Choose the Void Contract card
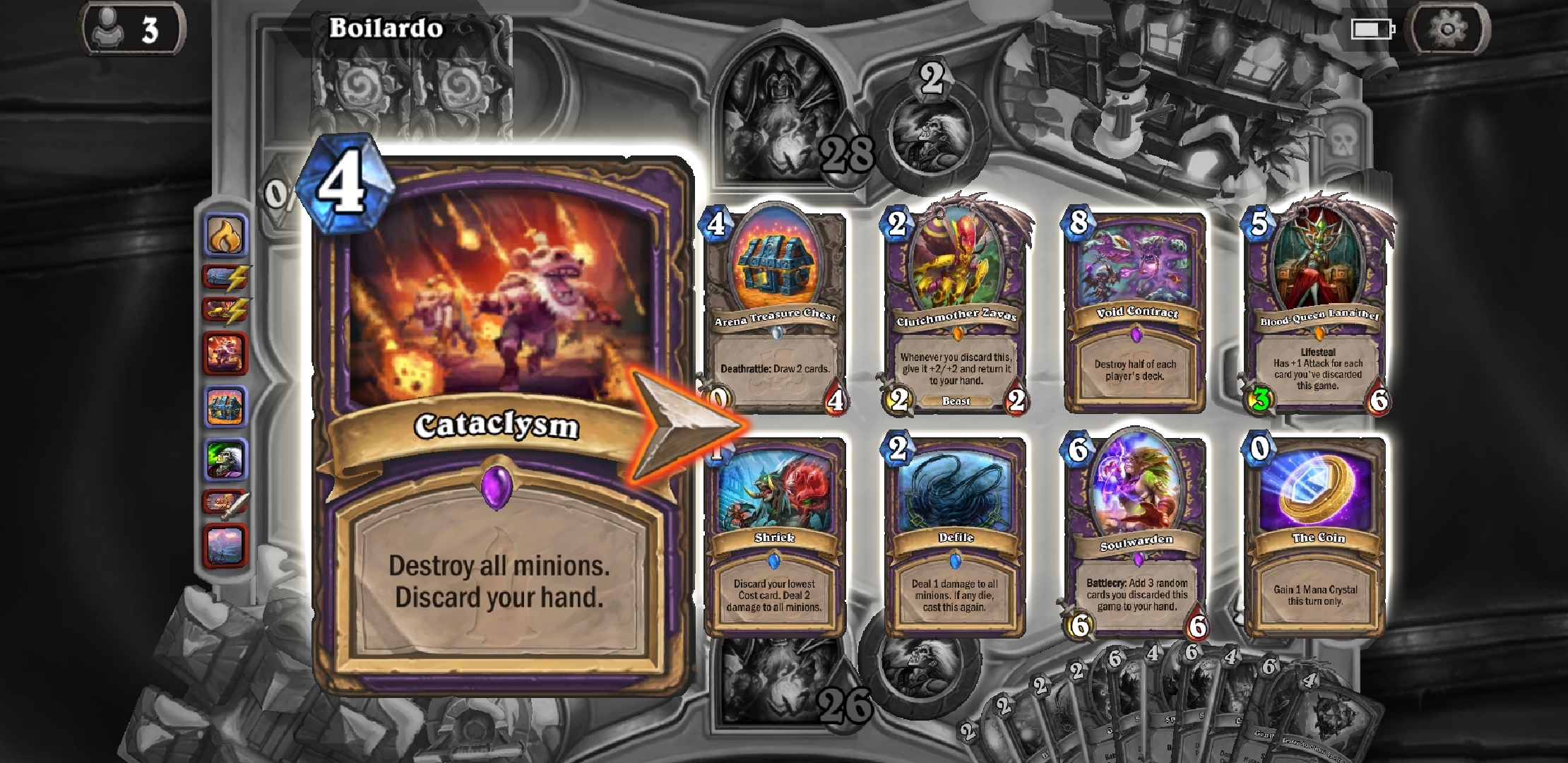Screen dimensions: 1568x763 [1134, 318]
